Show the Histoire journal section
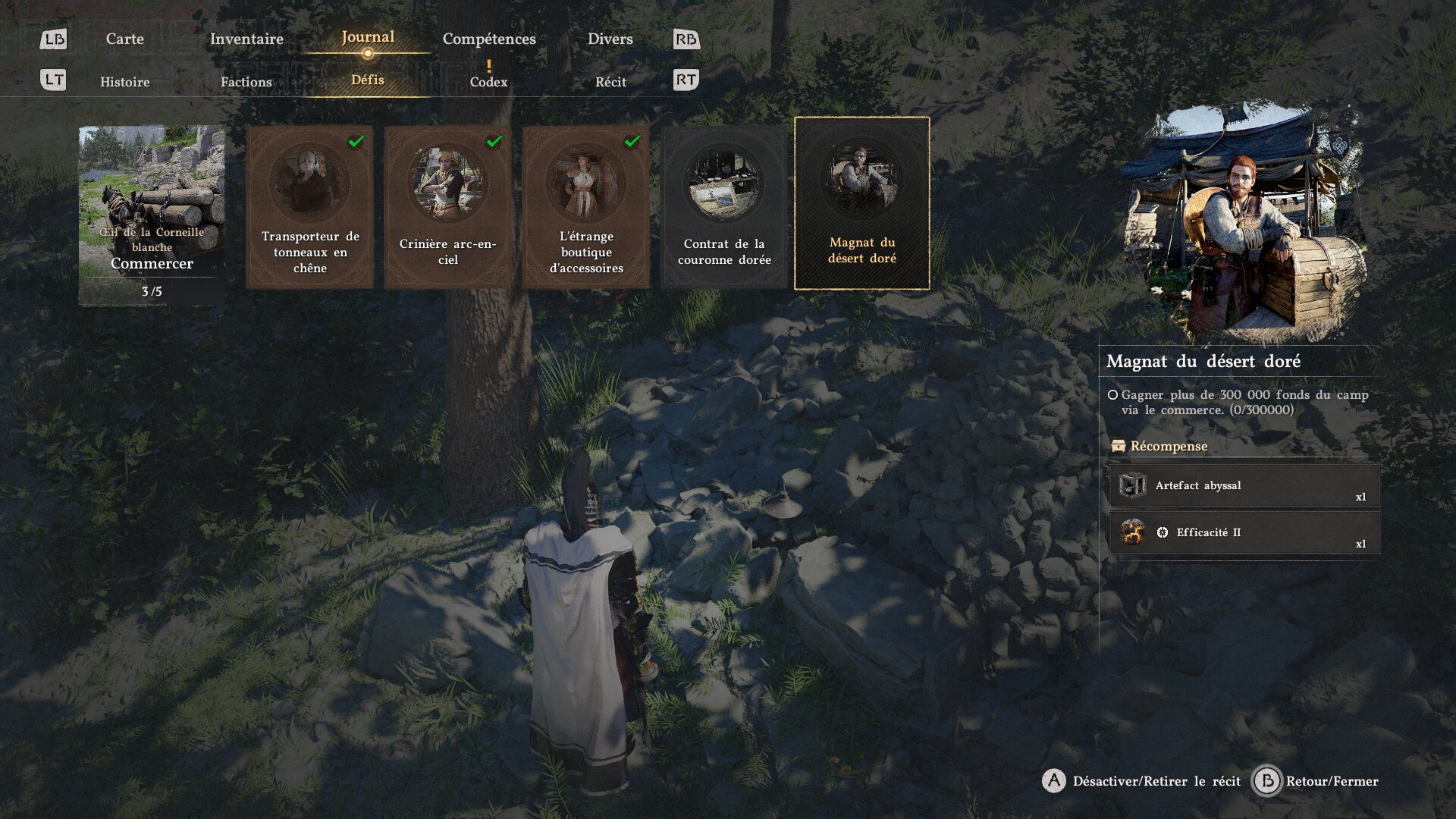 (x=124, y=82)
